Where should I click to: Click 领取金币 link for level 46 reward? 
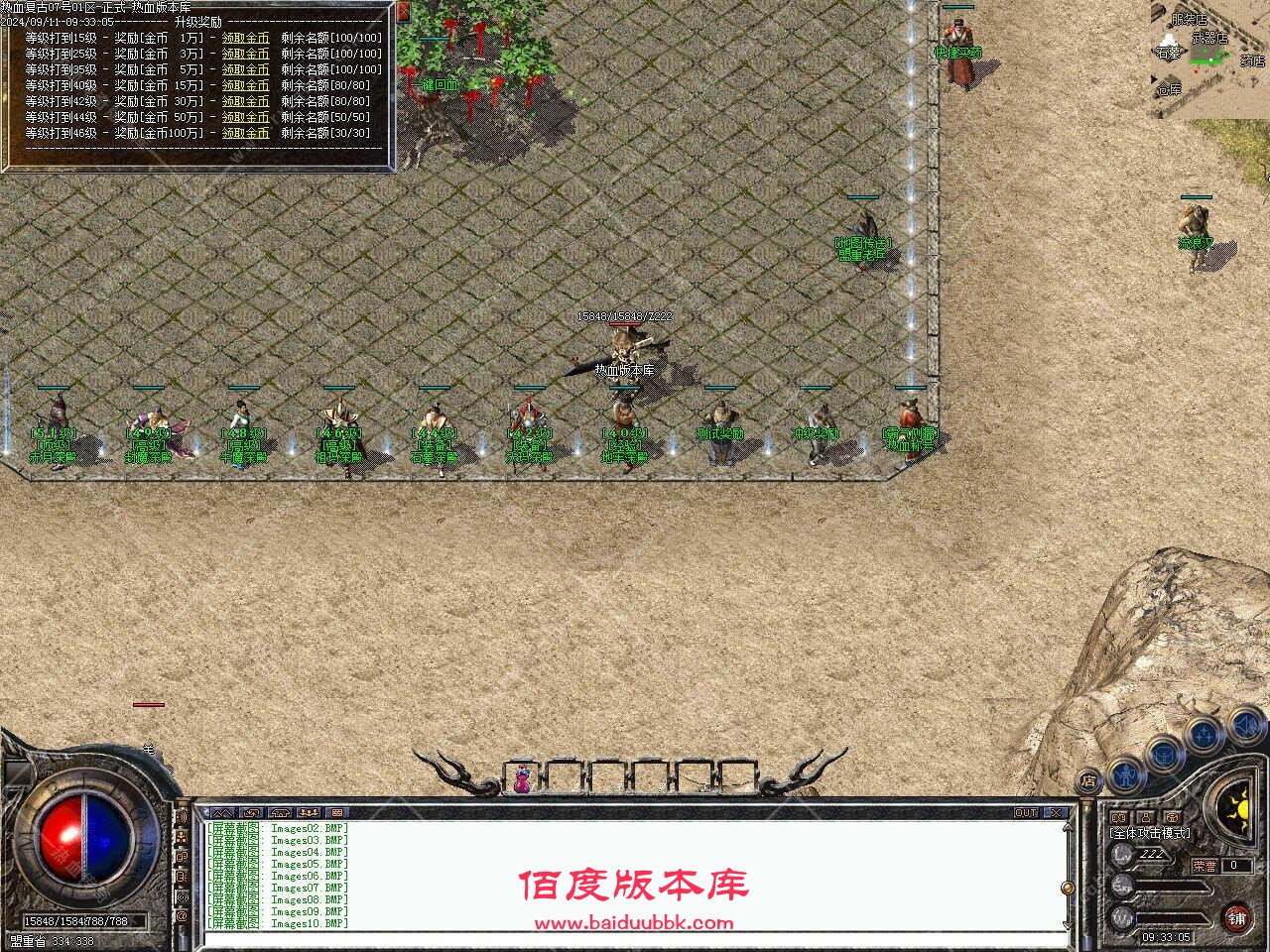pyautogui.click(x=245, y=132)
